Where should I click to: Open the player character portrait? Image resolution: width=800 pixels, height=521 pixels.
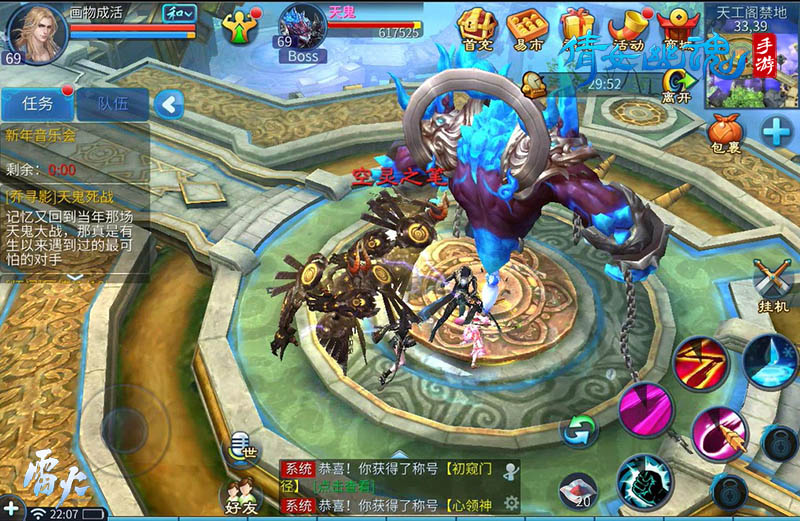tap(36, 30)
